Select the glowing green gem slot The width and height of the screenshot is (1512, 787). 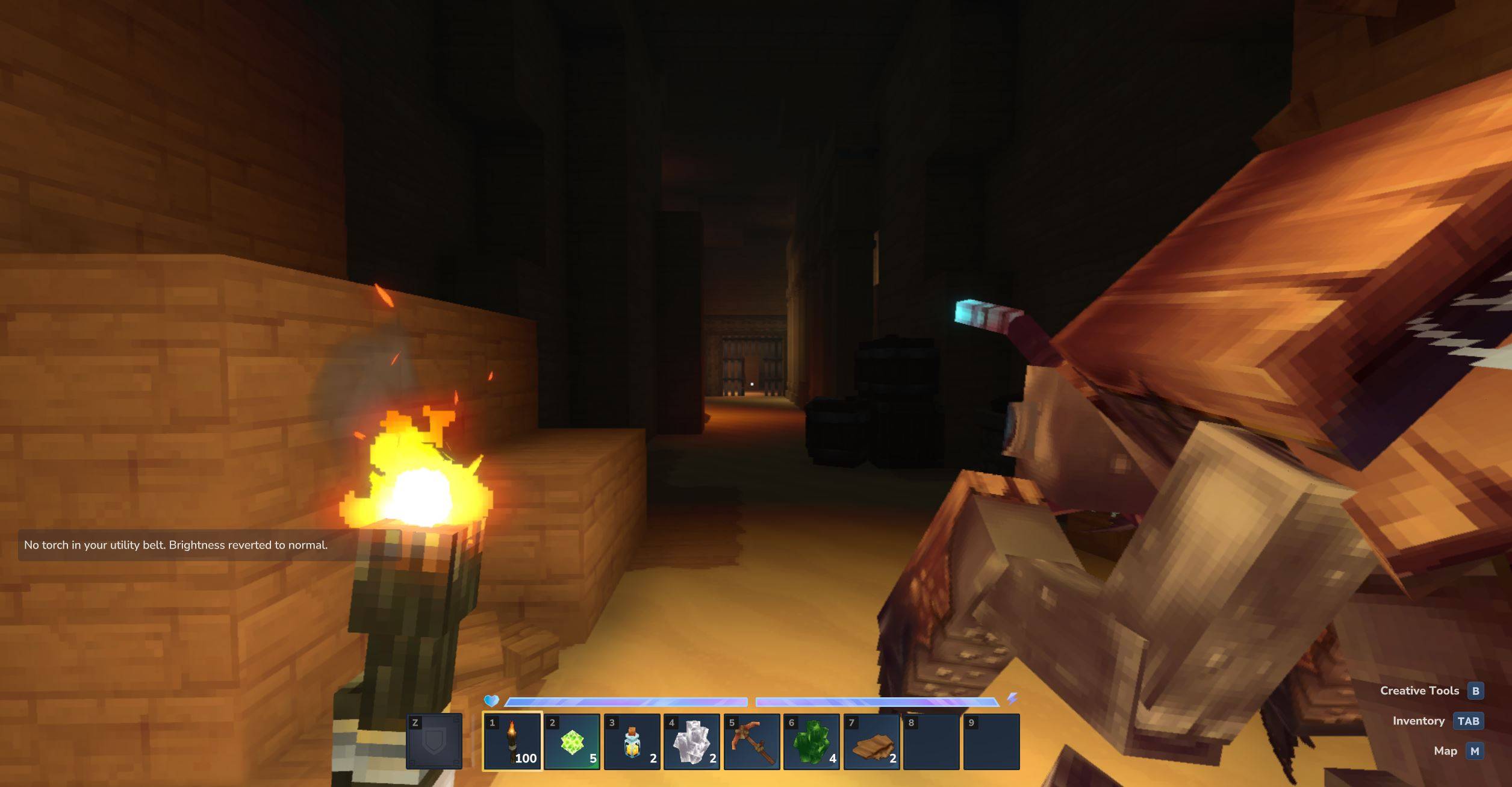(x=571, y=741)
